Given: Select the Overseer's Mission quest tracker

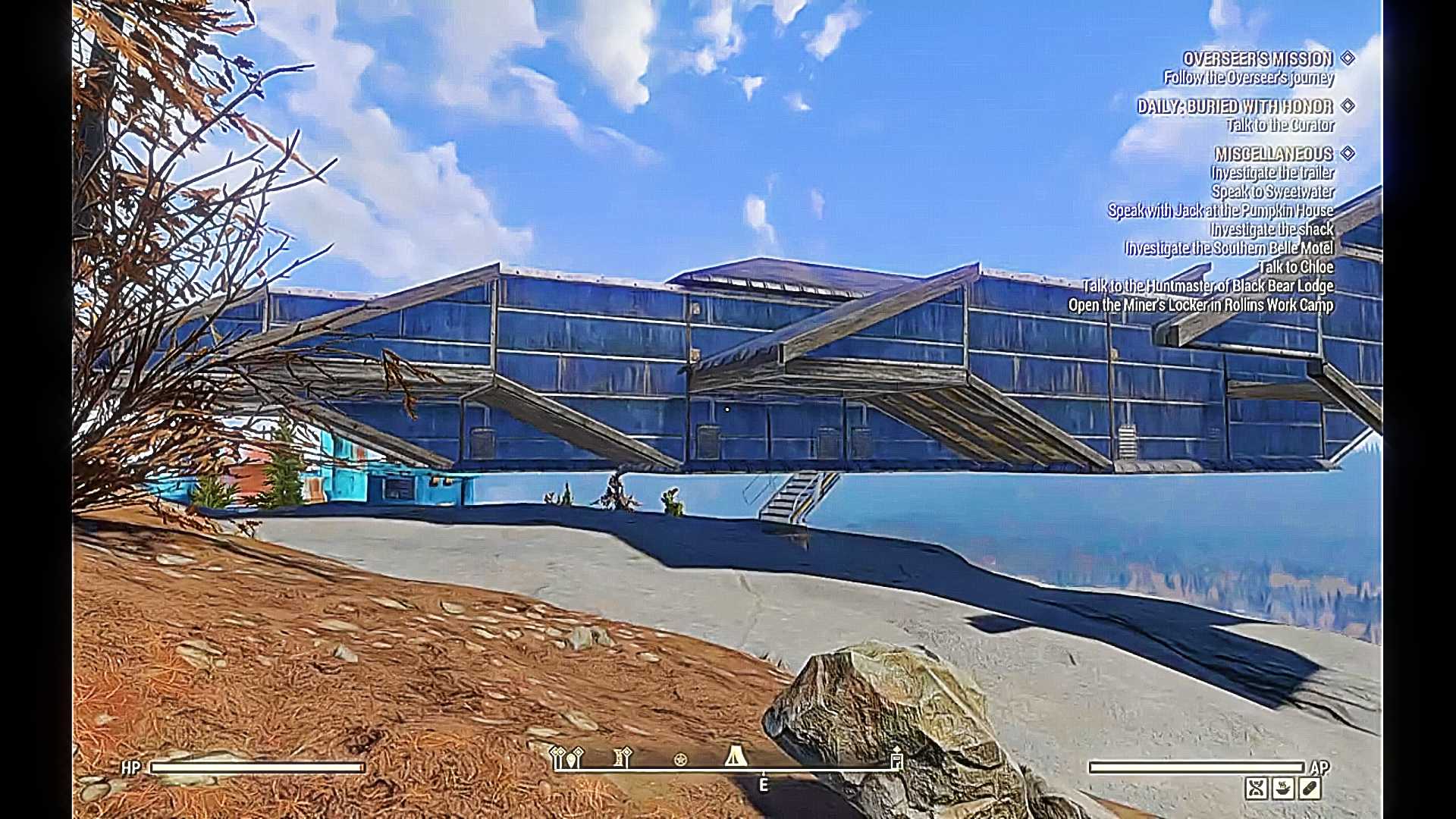Looking at the screenshot, I should click(1257, 59).
